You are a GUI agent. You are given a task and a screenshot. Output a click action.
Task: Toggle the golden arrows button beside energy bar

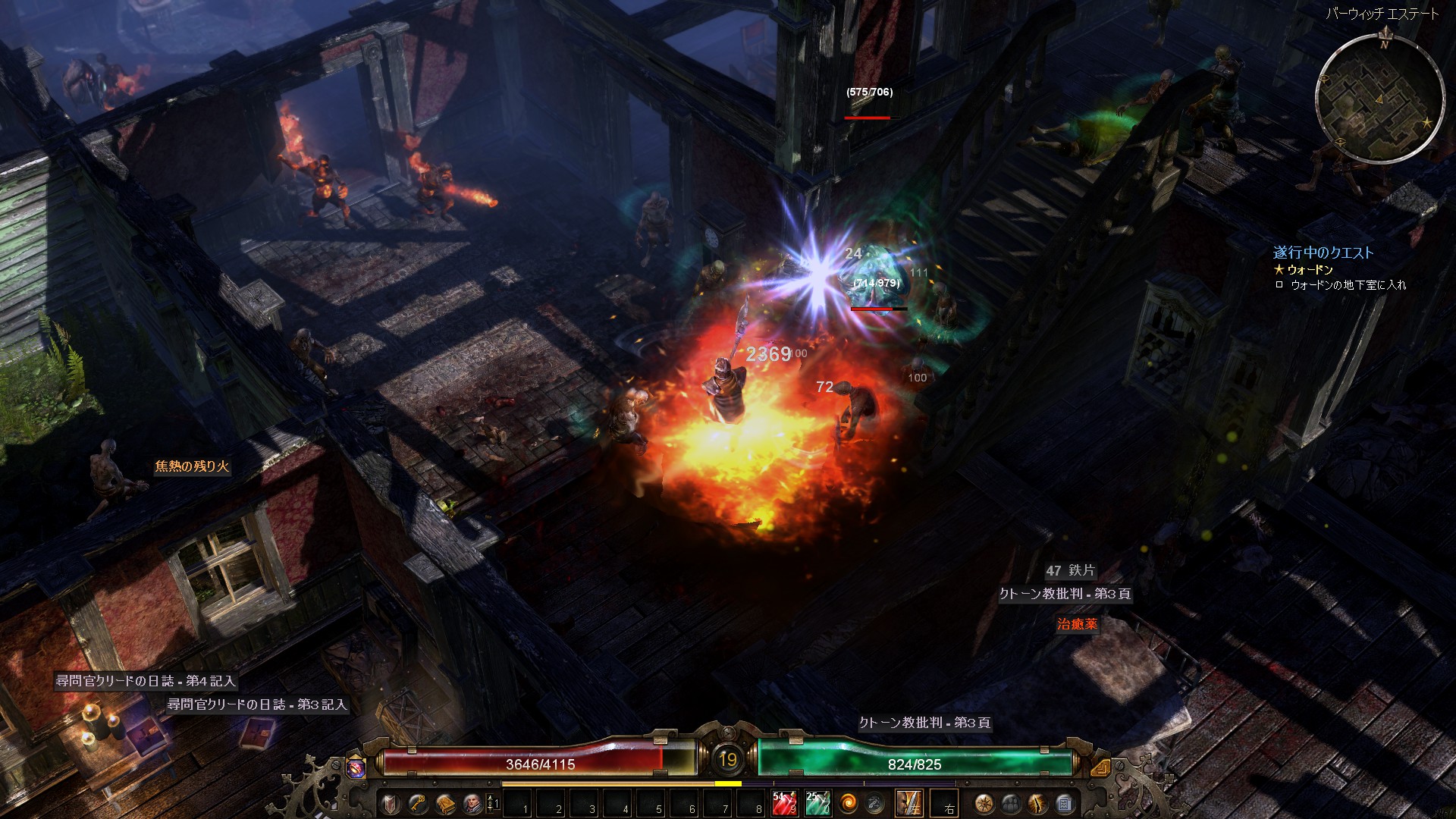click(x=1100, y=767)
